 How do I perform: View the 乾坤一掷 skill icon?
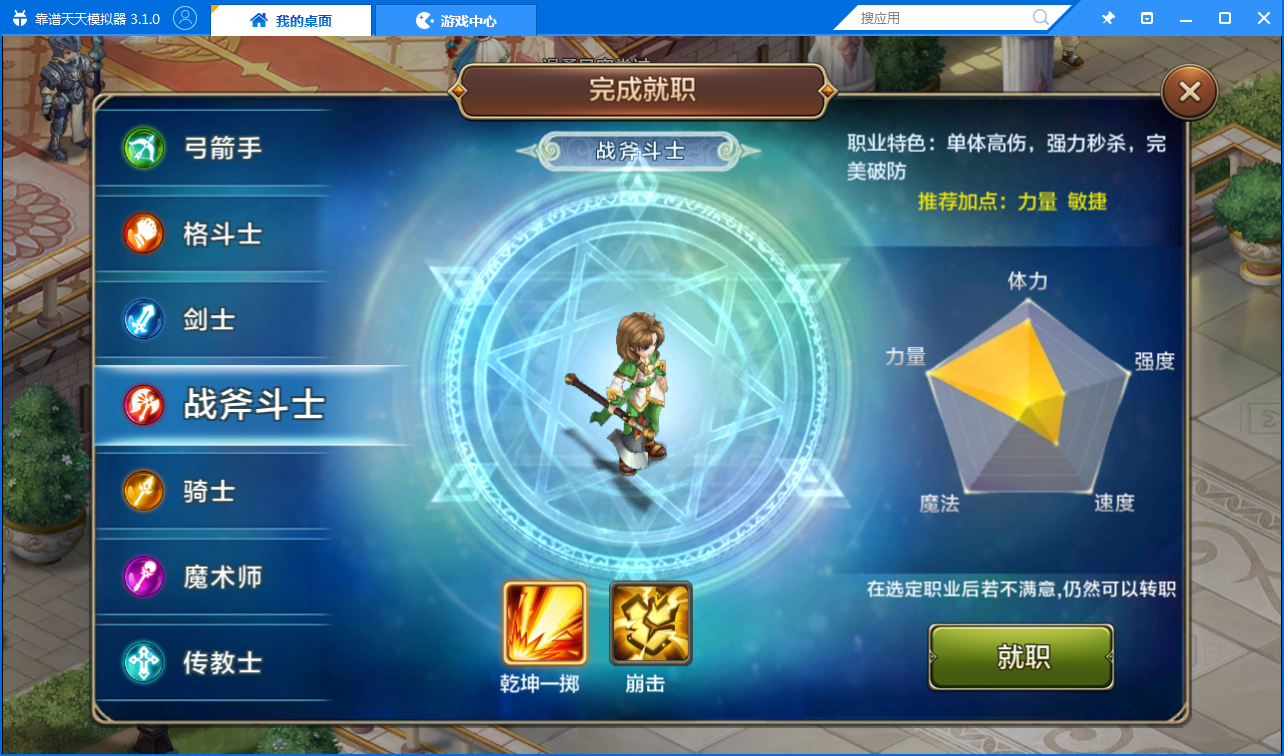(x=543, y=620)
